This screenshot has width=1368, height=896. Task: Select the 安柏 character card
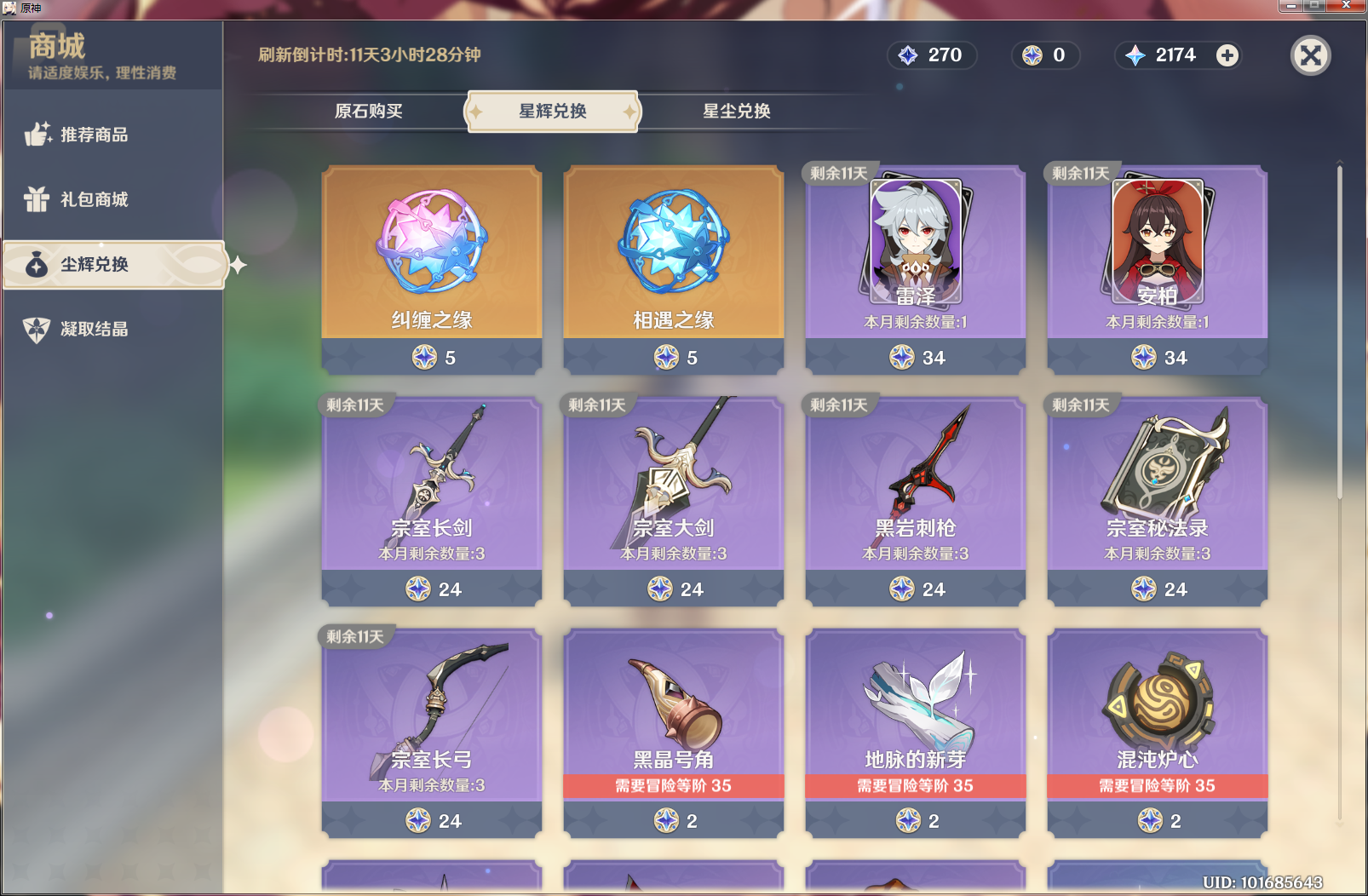point(1158,269)
